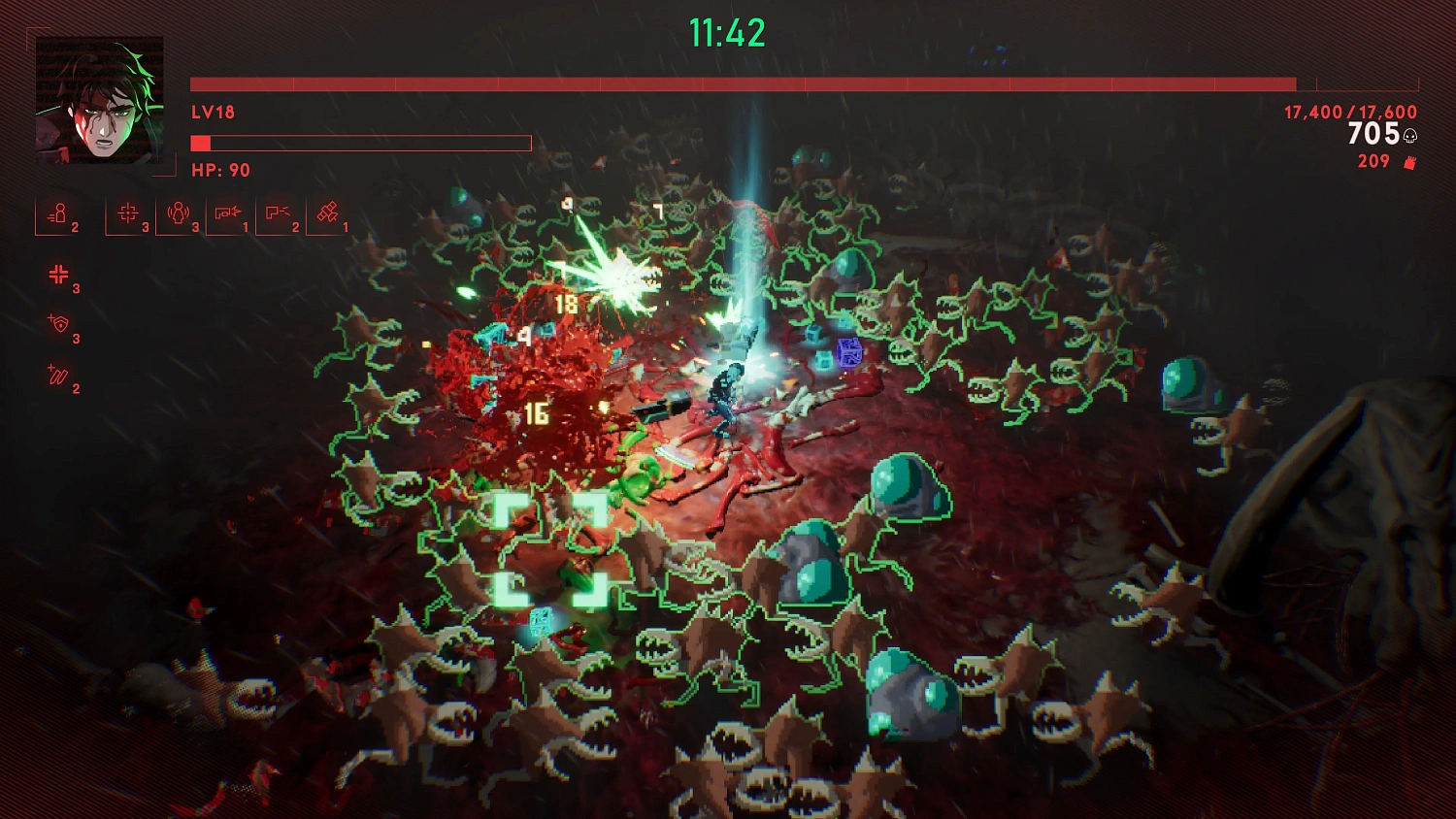Click the flag marker skill icon
Viewport: 1456px width, 819px height.
pos(279,212)
